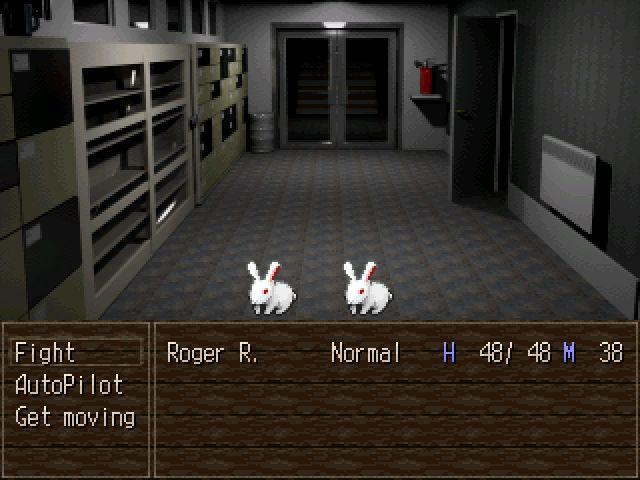
Task: Pick the Get moving escape option
Action: point(75,417)
